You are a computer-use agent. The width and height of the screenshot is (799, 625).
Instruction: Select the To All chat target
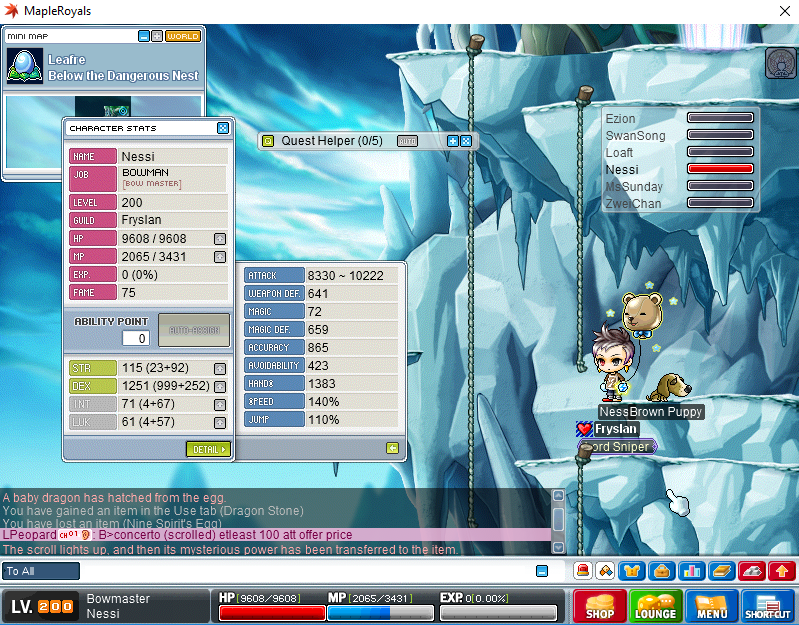(x=41, y=571)
